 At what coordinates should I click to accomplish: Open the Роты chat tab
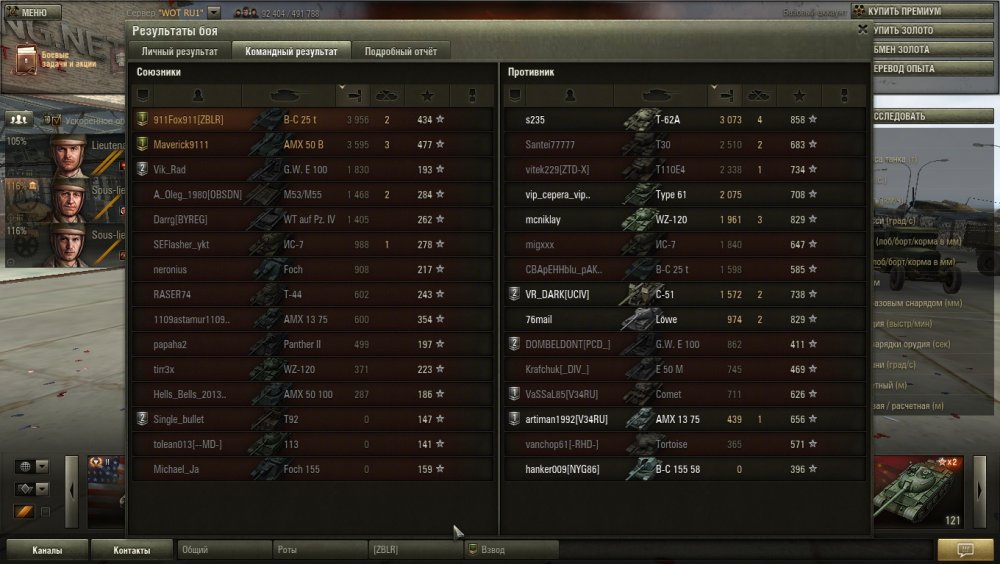point(318,550)
